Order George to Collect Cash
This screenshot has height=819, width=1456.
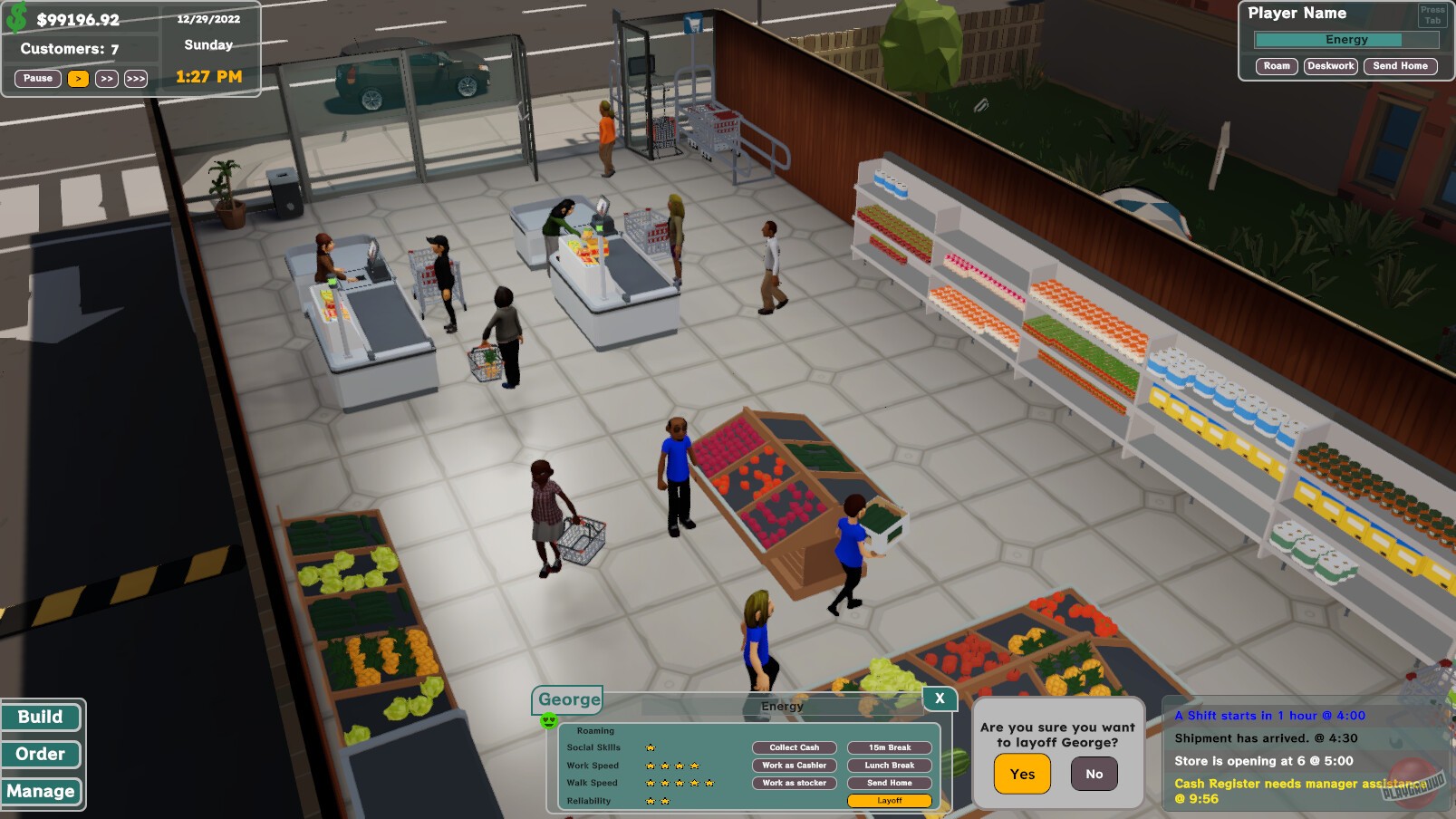click(793, 747)
